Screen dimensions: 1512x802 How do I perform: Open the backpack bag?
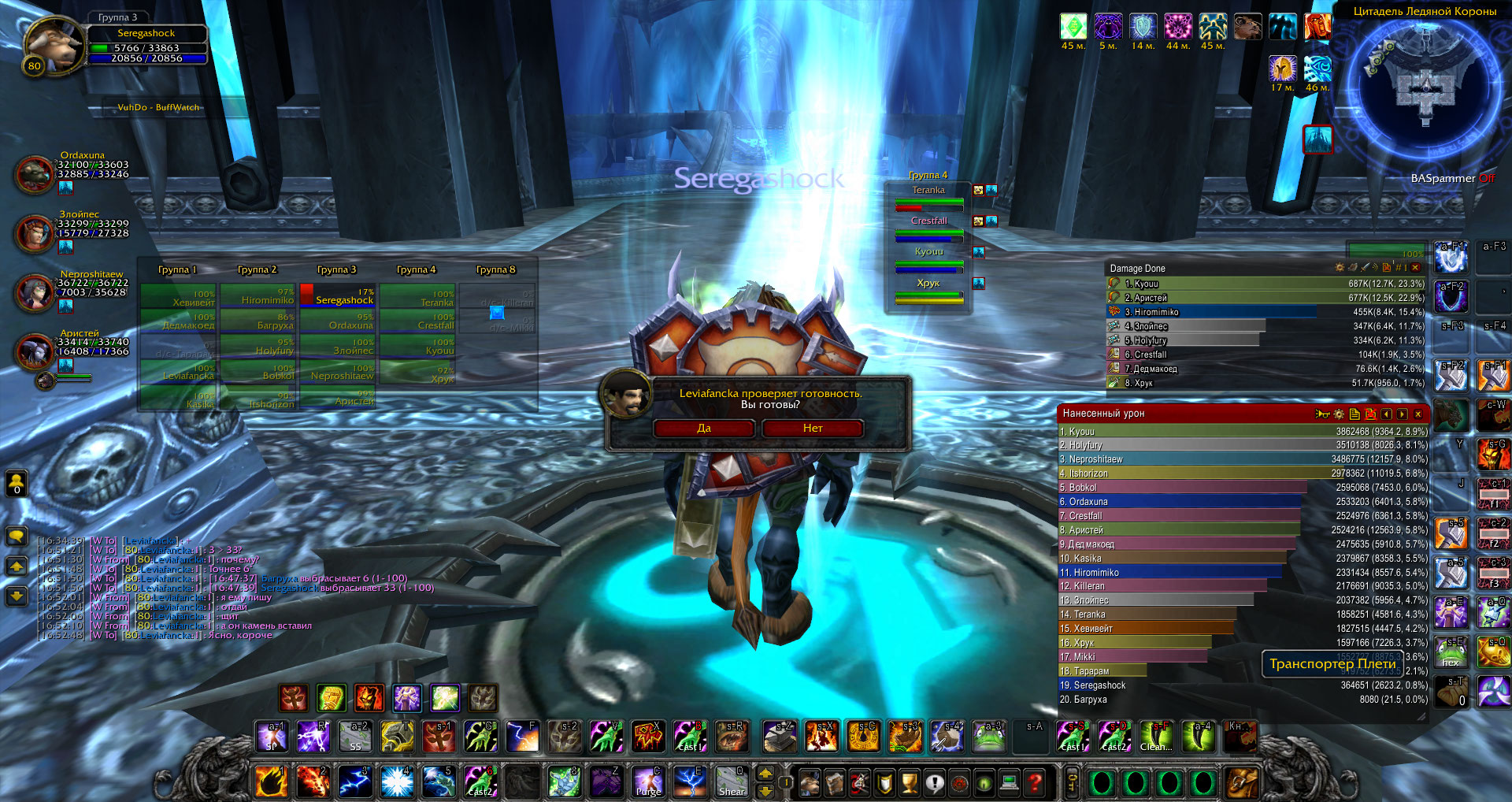pyautogui.click(x=1242, y=782)
